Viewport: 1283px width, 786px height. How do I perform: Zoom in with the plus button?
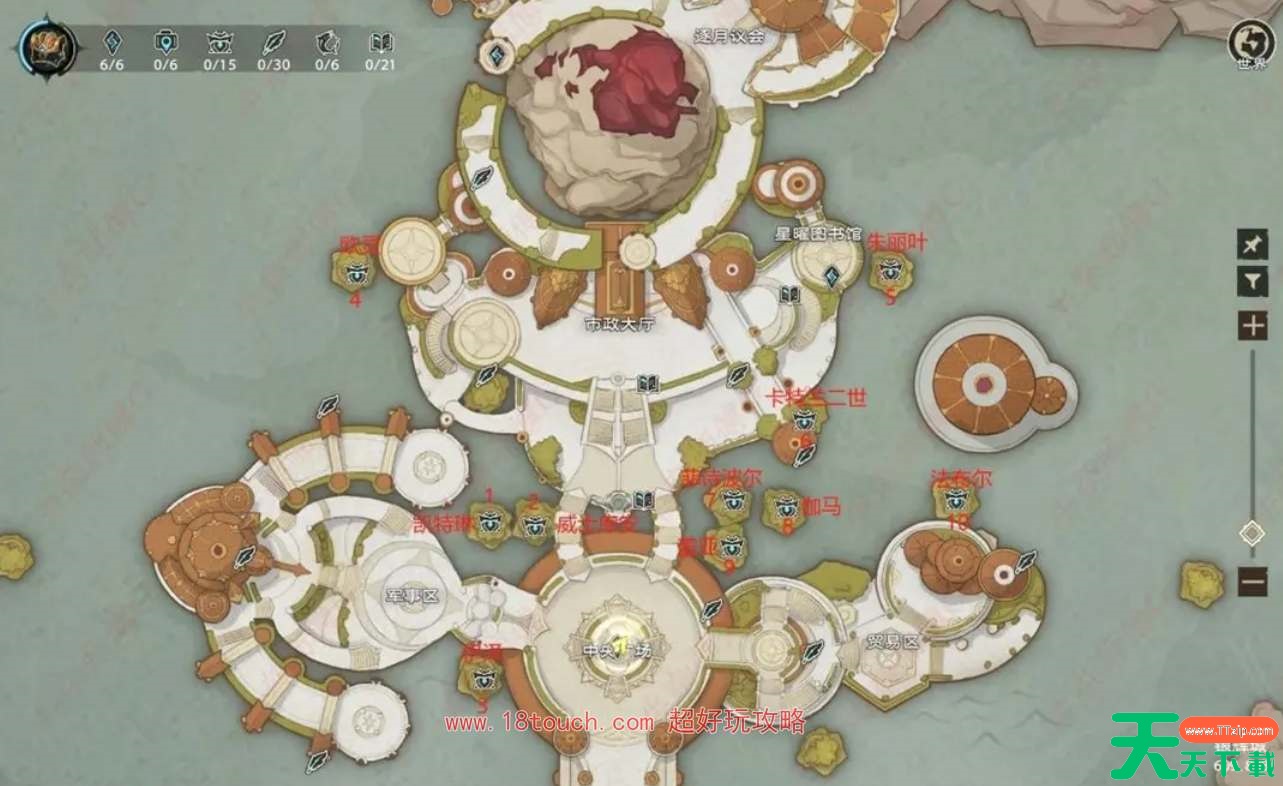click(1252, 326)
